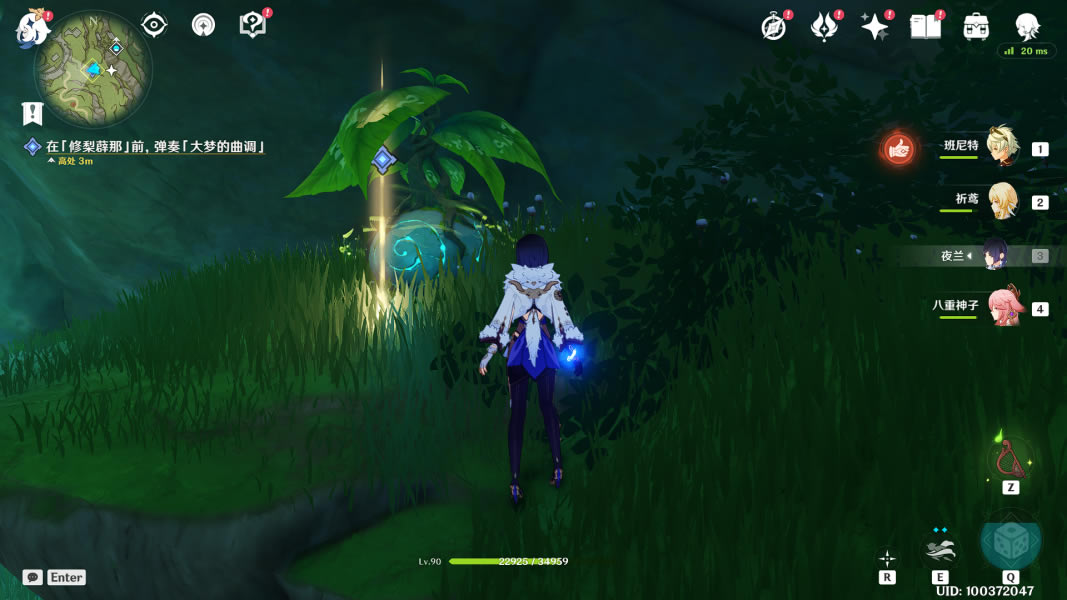Open the chat speech bubble
The image size is (1067, 600).
(x=33, y=577)
